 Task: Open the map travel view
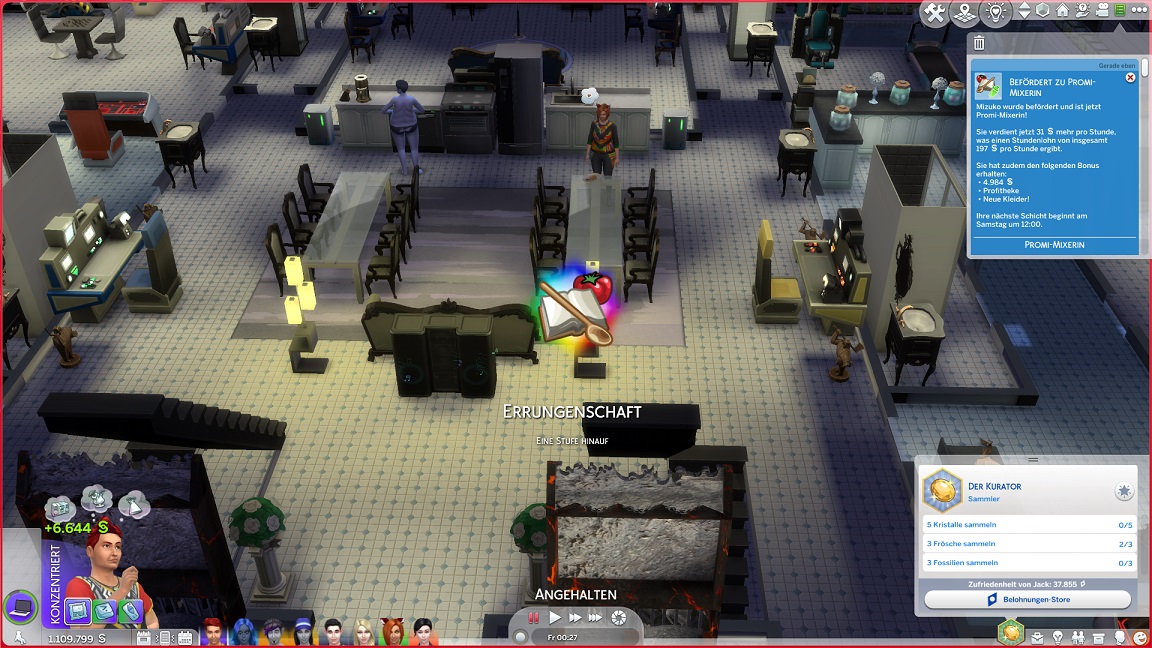964,13
